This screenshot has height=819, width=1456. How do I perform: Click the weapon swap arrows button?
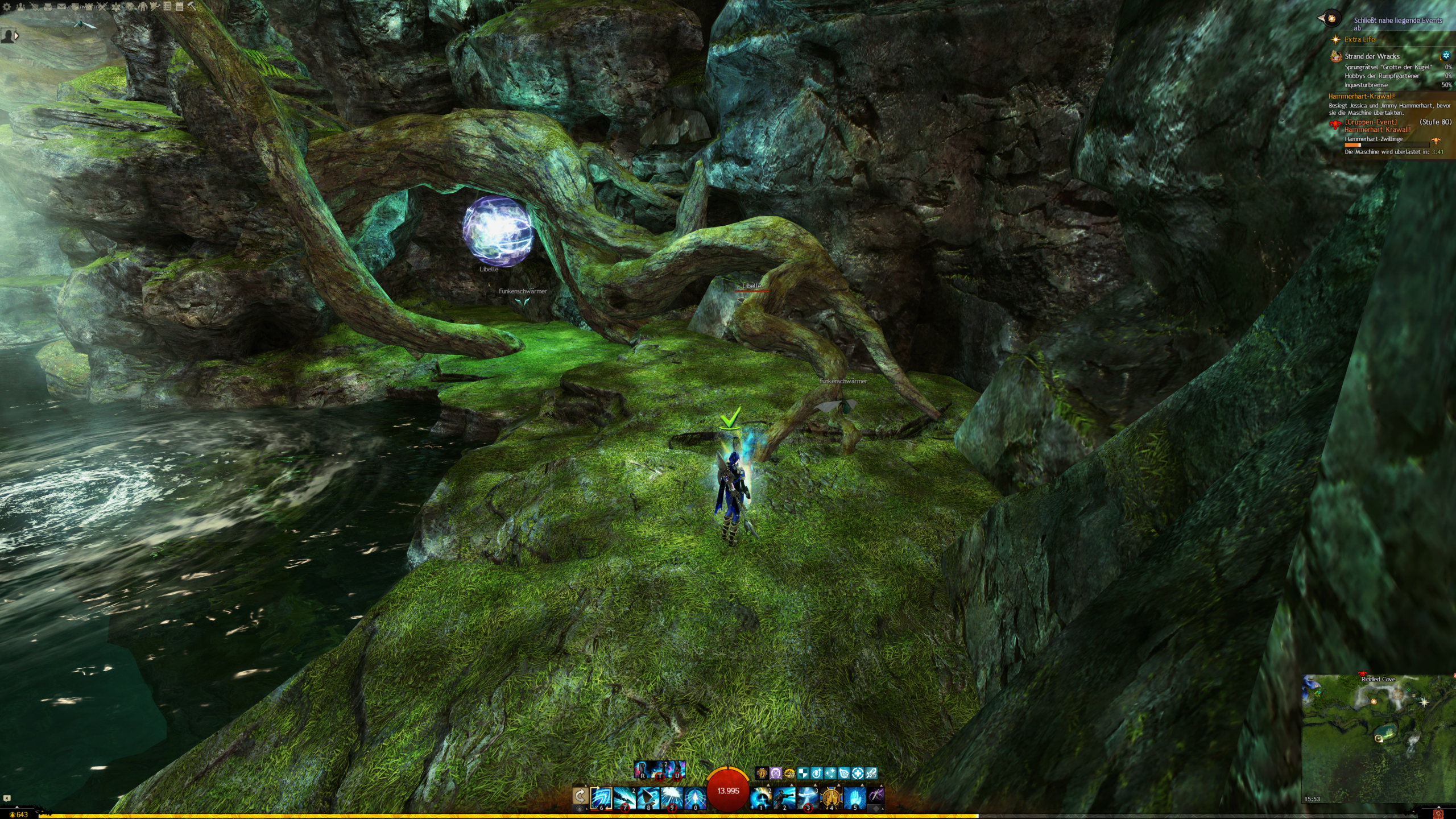pyautogui.click(x=580, y=796)
